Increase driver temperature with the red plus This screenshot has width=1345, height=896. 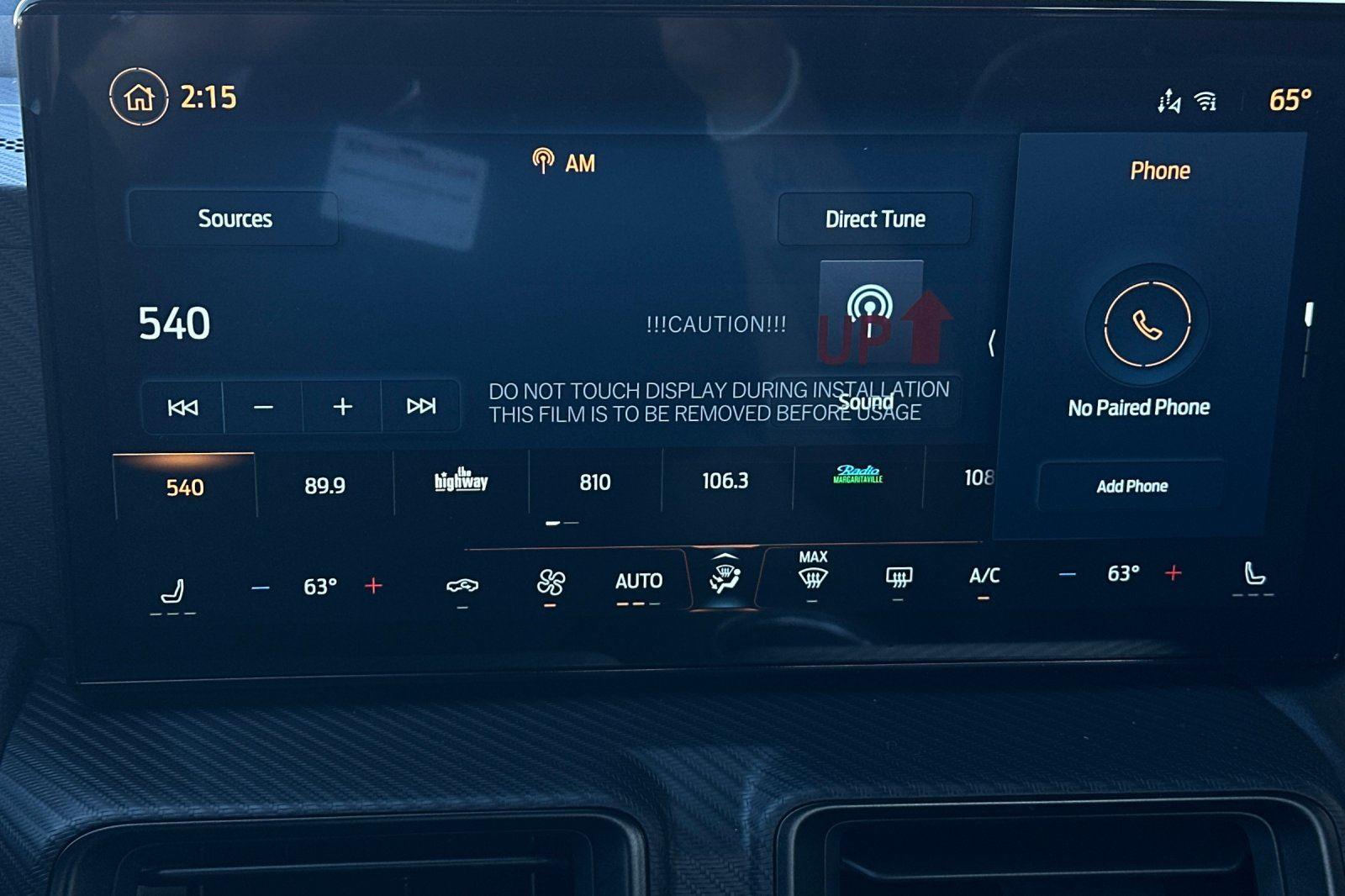pos(372,587)
